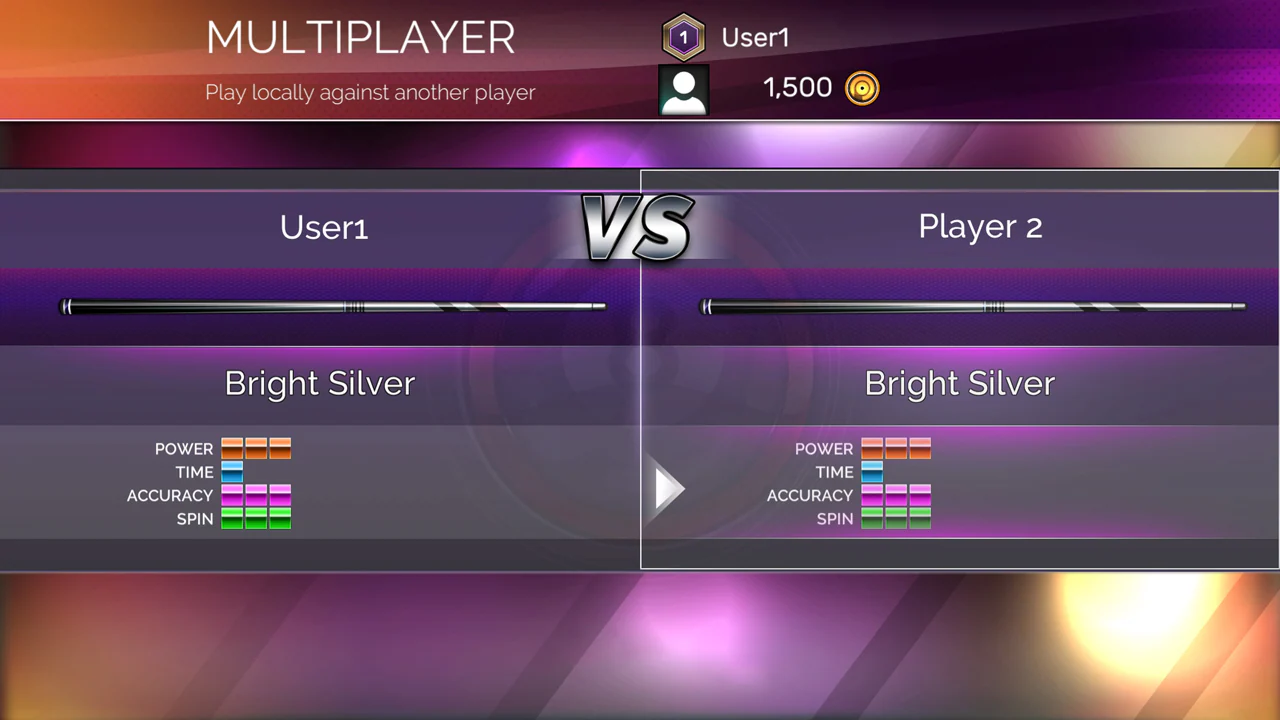Click the POWER stat bar for User1

(256, 448)
